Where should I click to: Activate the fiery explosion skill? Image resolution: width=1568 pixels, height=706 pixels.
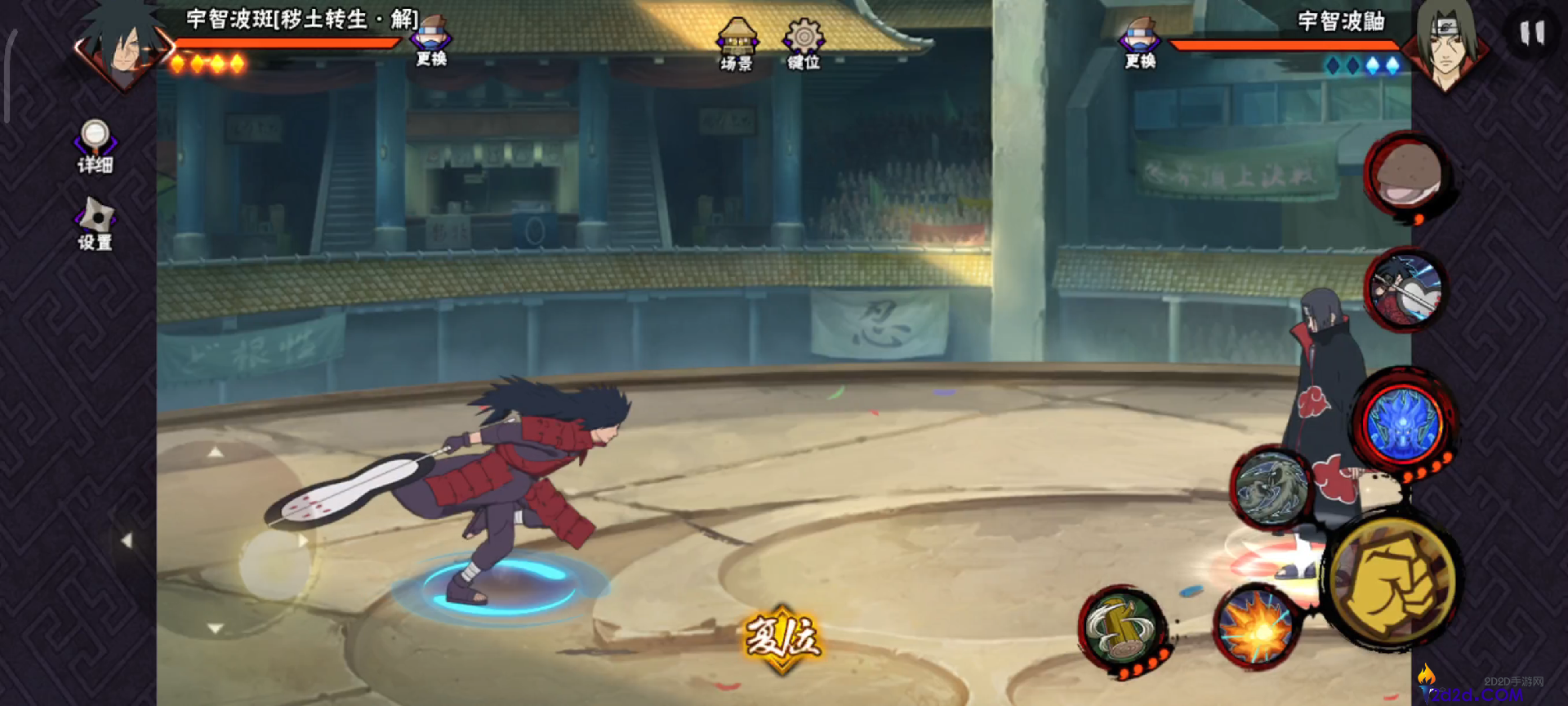[1255, 628]
